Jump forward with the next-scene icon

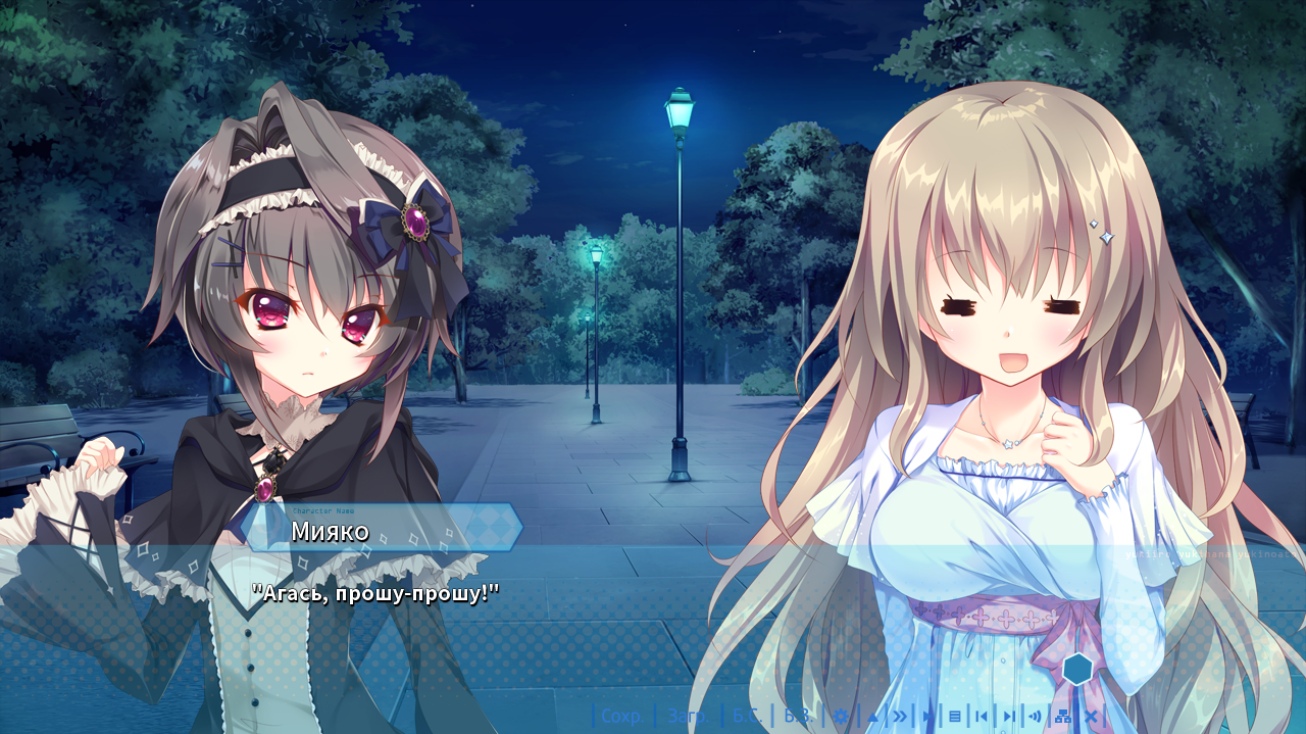click(1009, 716)
